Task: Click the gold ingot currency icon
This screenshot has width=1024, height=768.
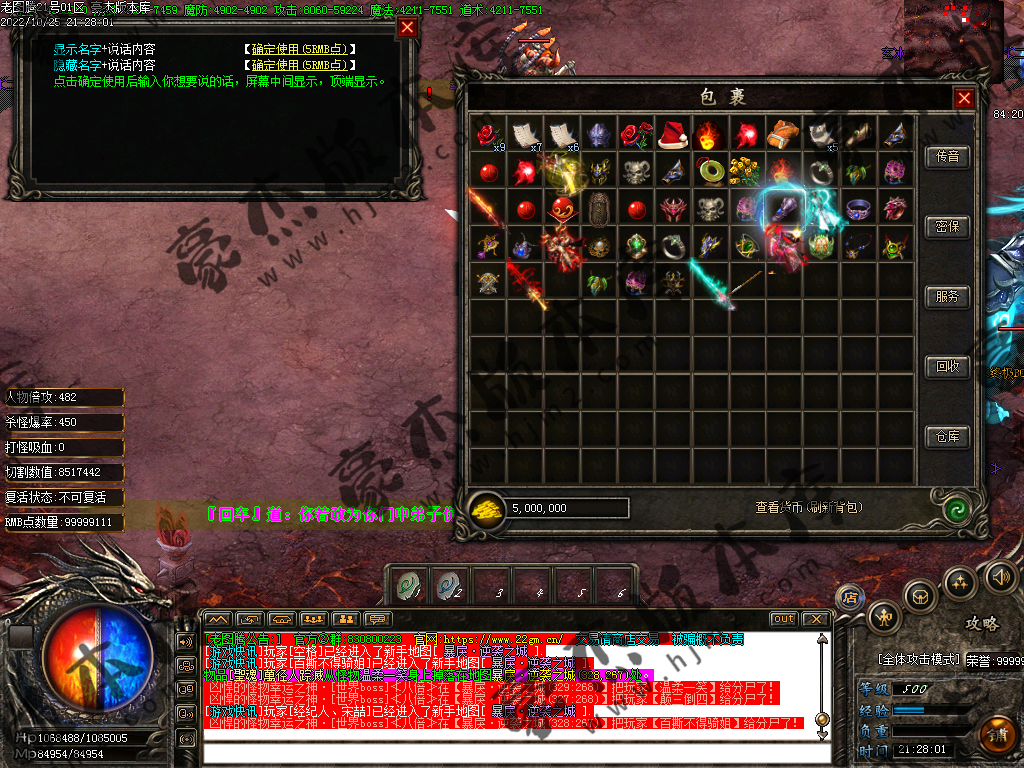Action: tap(488, 508)
